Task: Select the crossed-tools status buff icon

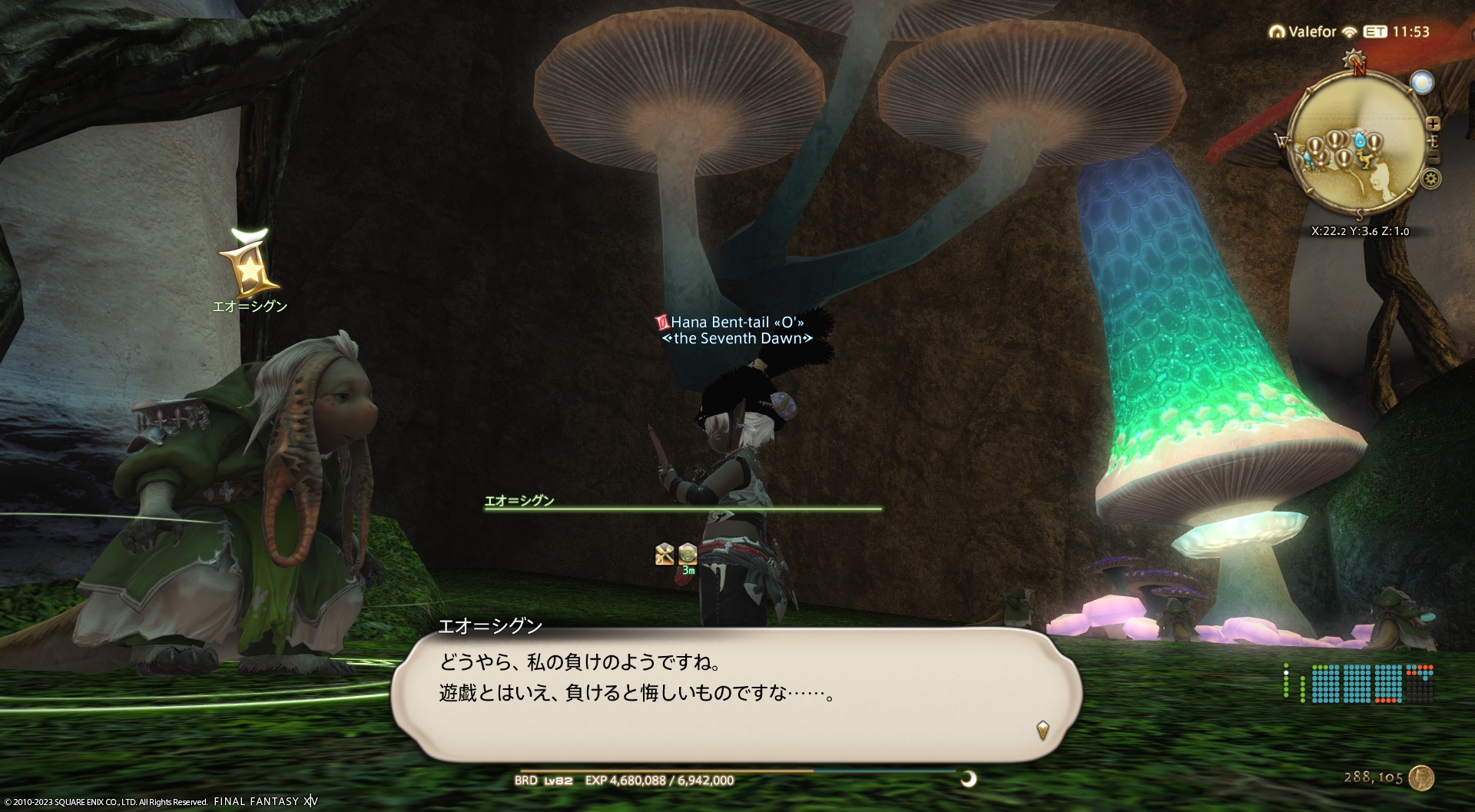Action: (x=665, y=553)
